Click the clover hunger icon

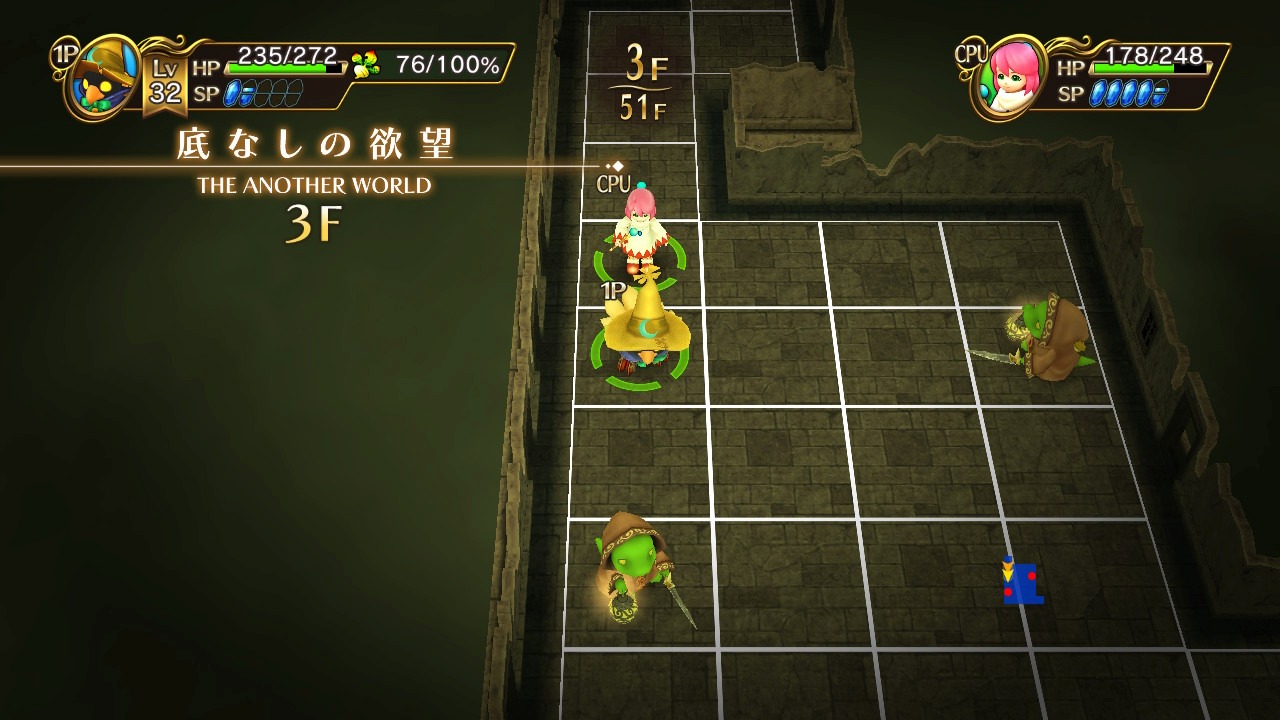(366, 66)
